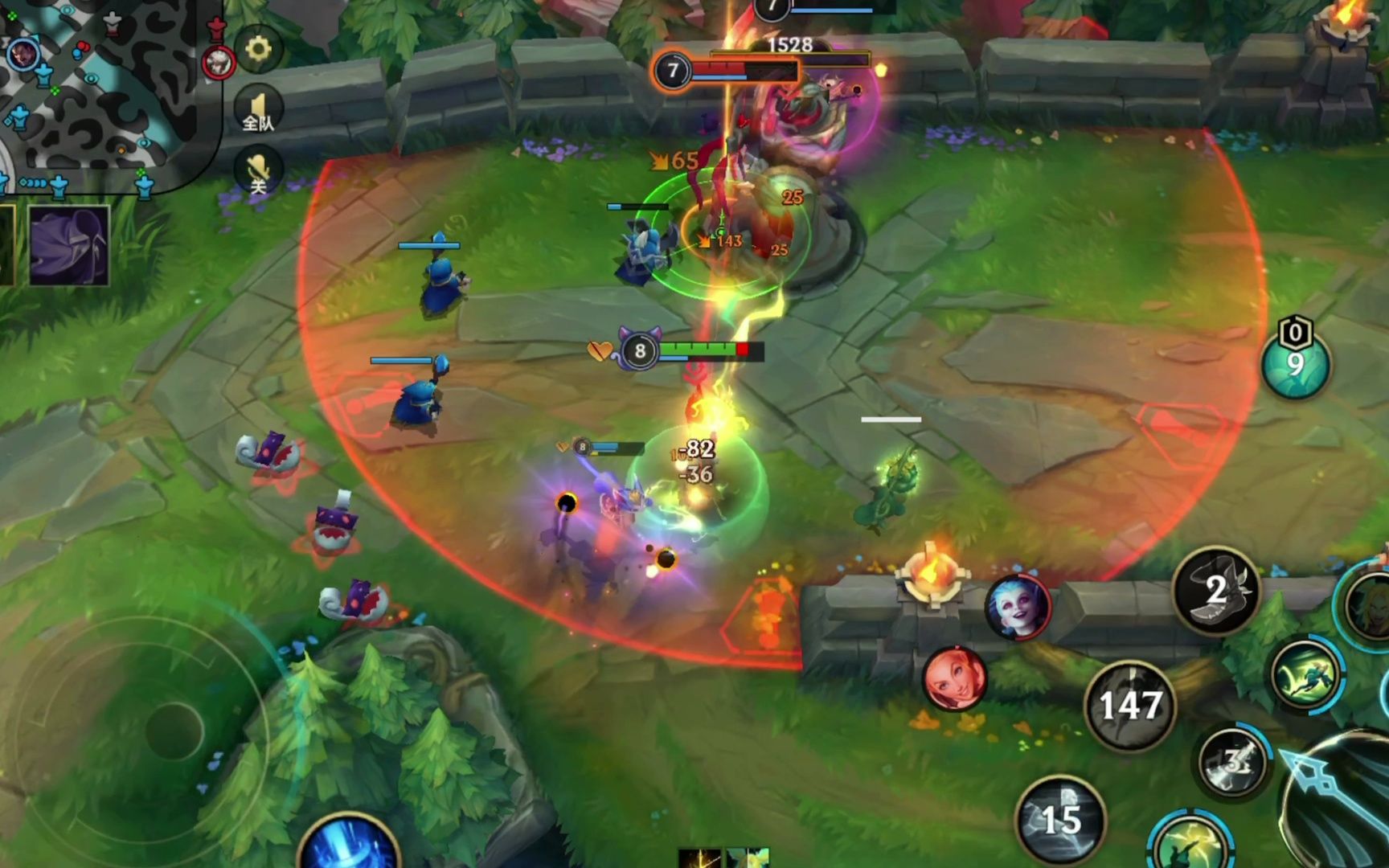Tap the summoner spell showing 147 cooldown
The height and width of the screenshot is (868, 1389).
(1129, 706)
